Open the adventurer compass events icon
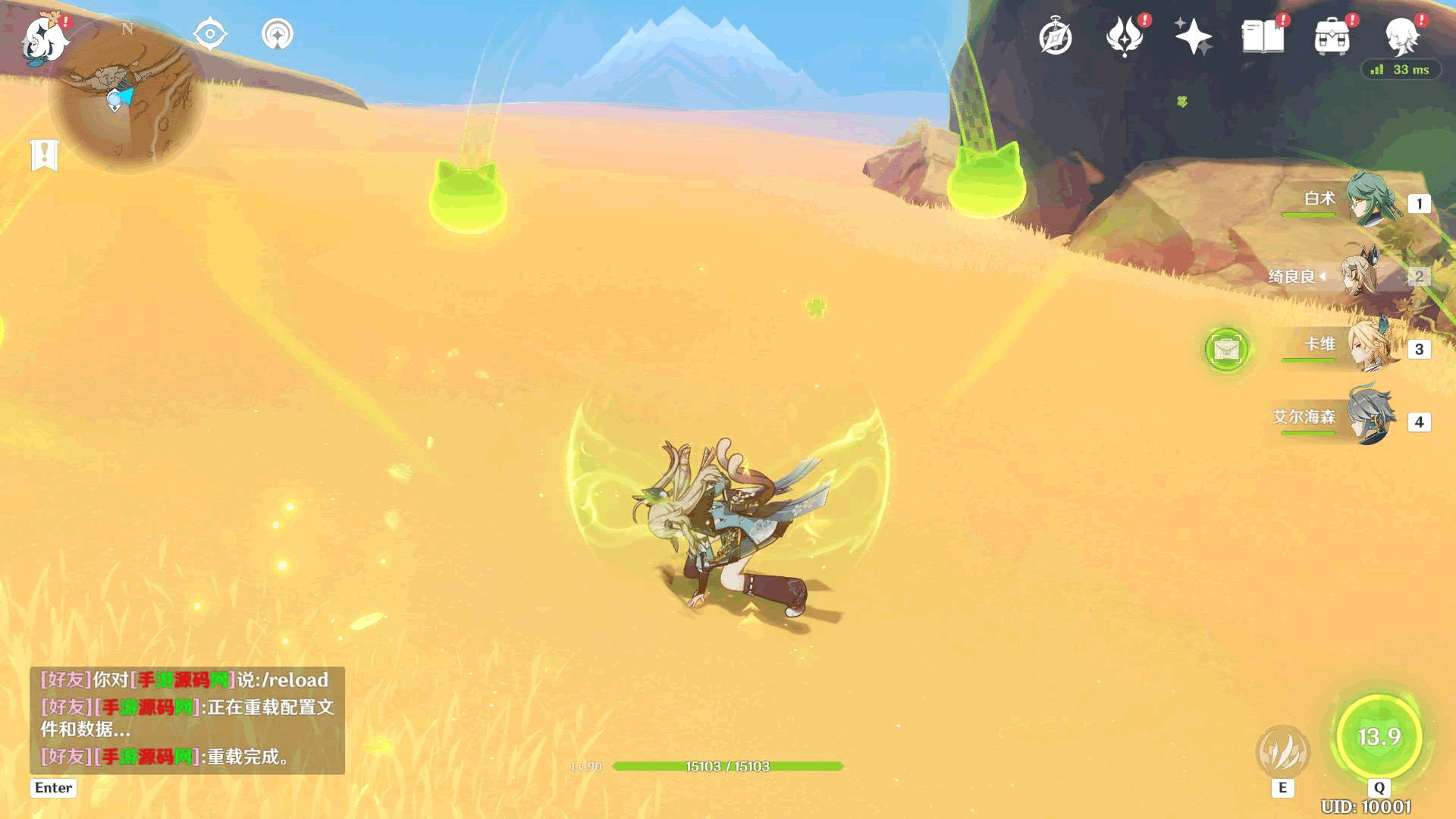 [x=1056, y=37]
